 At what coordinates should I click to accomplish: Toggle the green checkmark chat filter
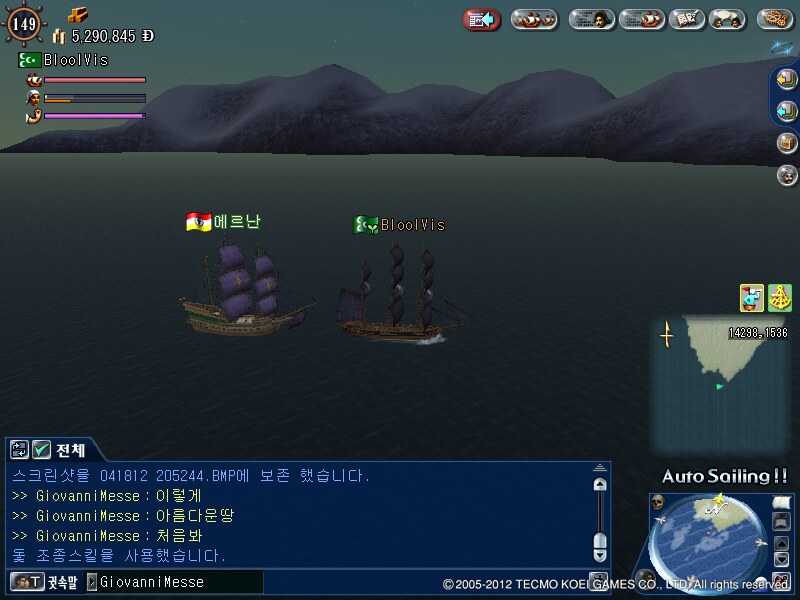[41, 450]
